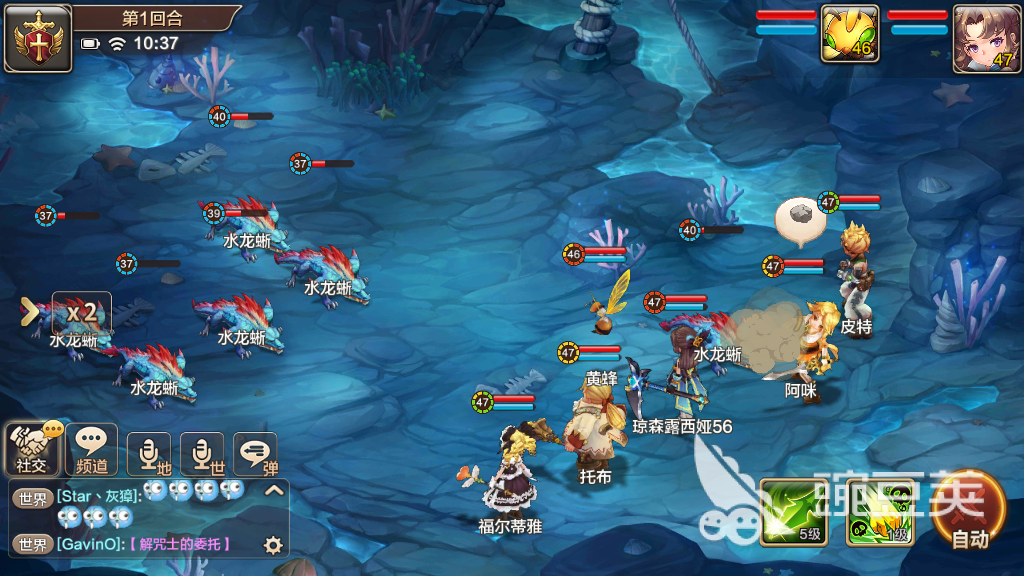Tap the sword-and-shield emblem button
The image size is (1024, 576).
click(38, 38)
